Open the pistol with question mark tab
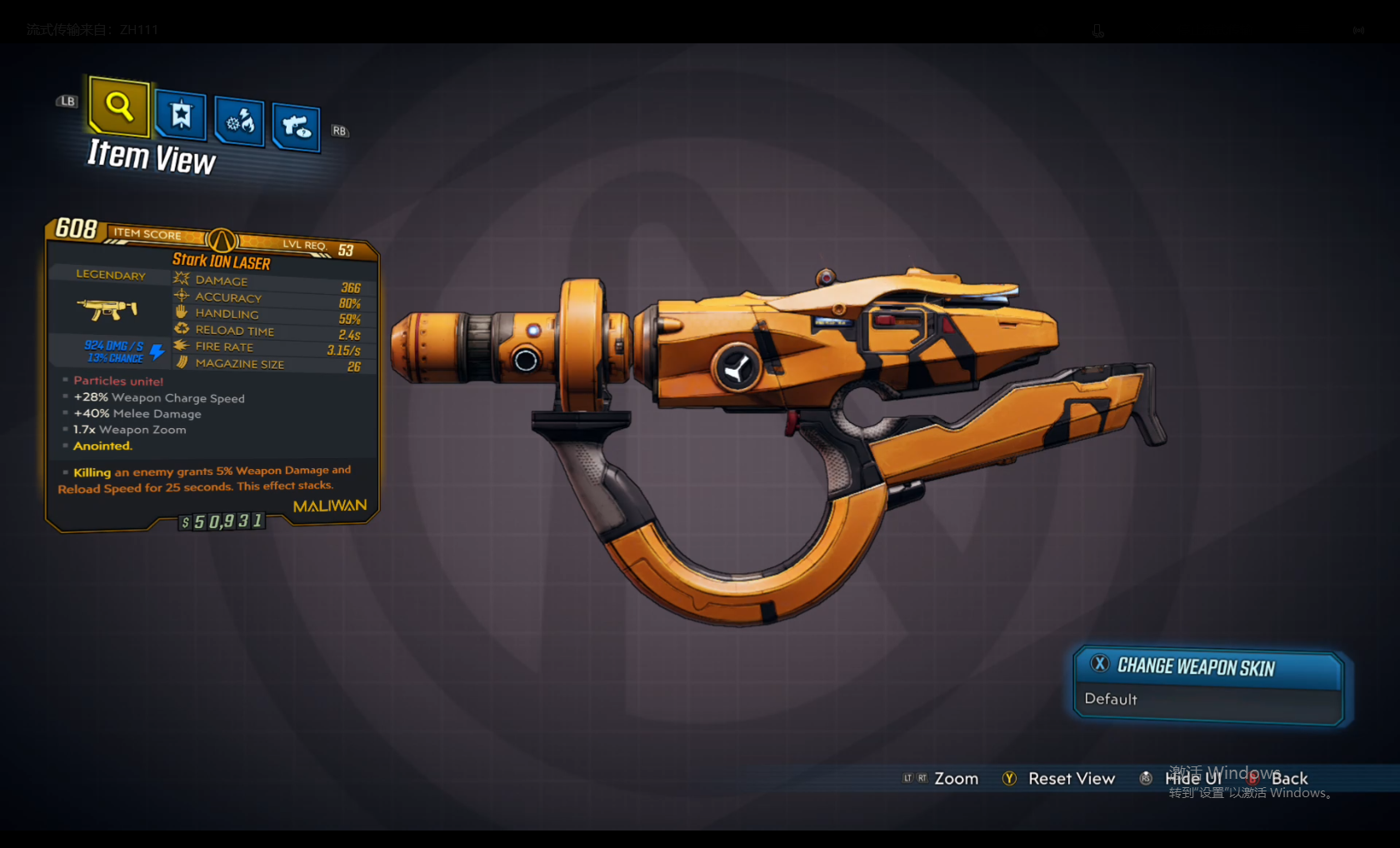1400x848 pixels. (x=296, y=127)
